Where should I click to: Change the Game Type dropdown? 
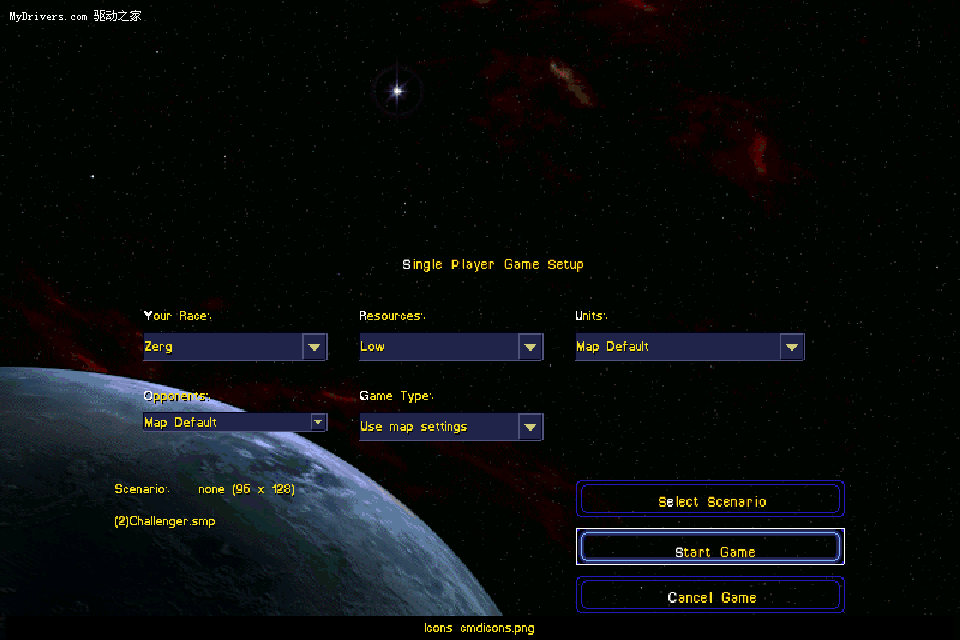[x=531, y=427]
